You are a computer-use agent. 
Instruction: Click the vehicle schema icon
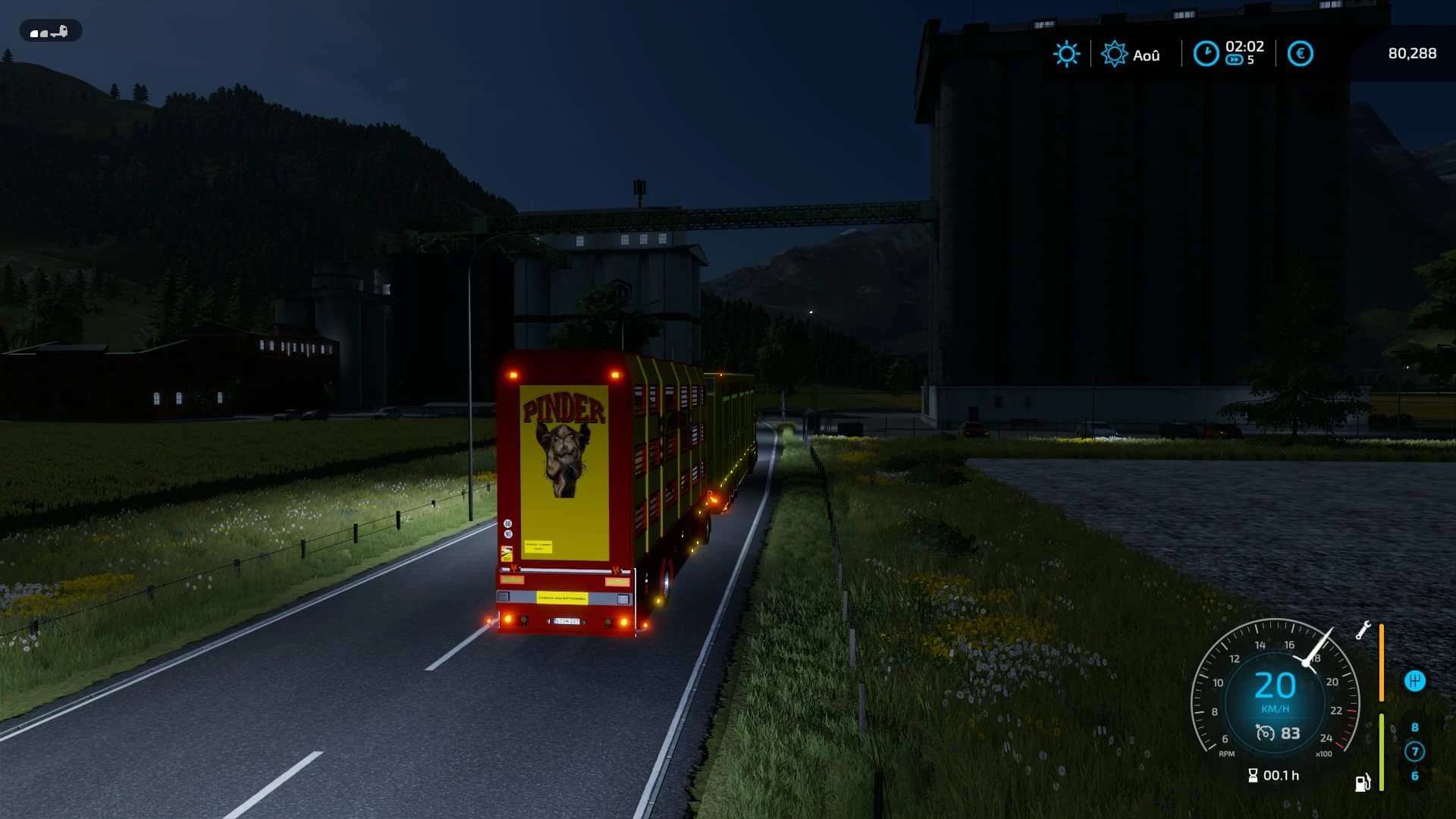50,32
